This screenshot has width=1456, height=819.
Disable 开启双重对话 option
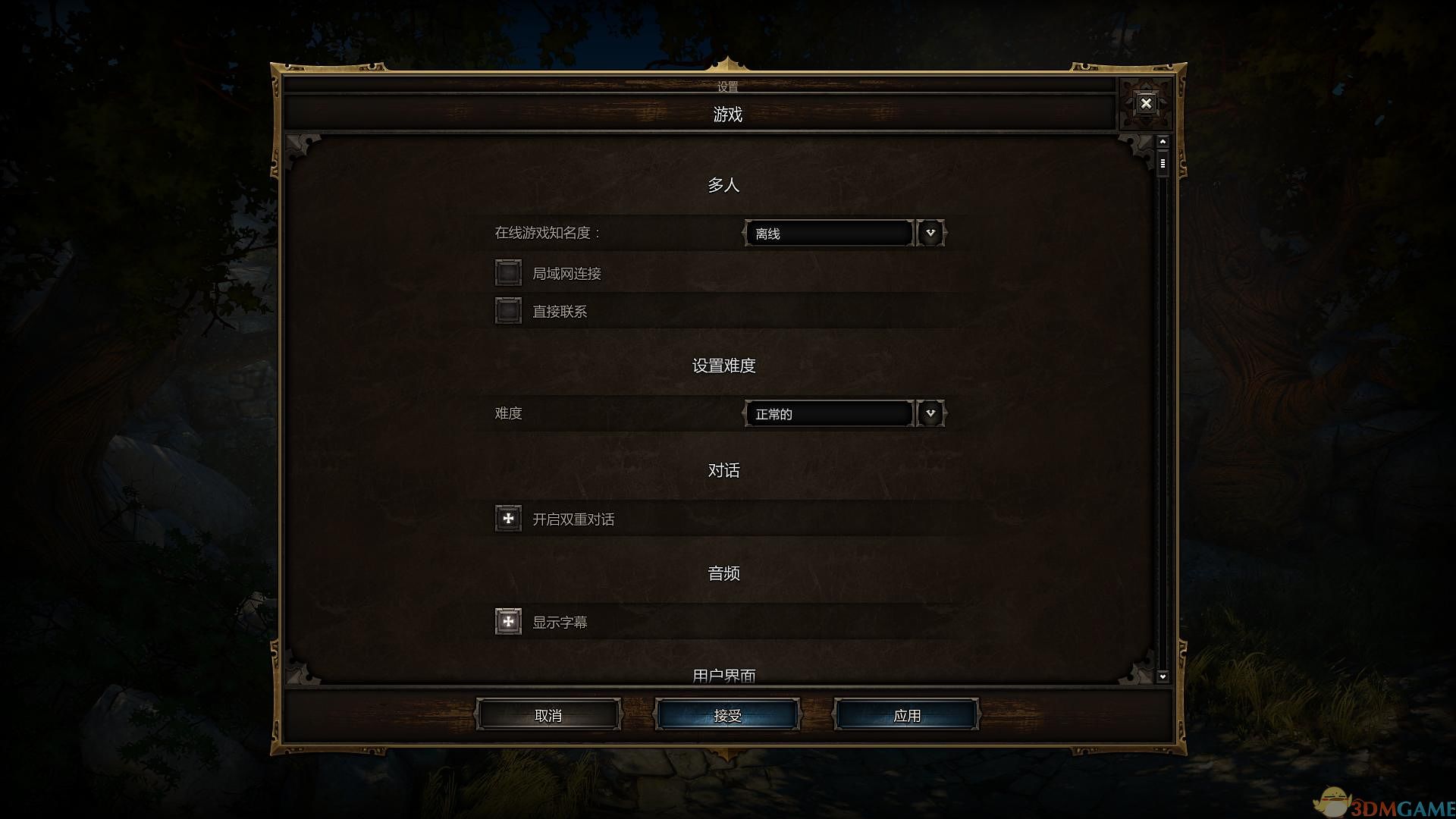pyautogui.click(x=507, y=518)
